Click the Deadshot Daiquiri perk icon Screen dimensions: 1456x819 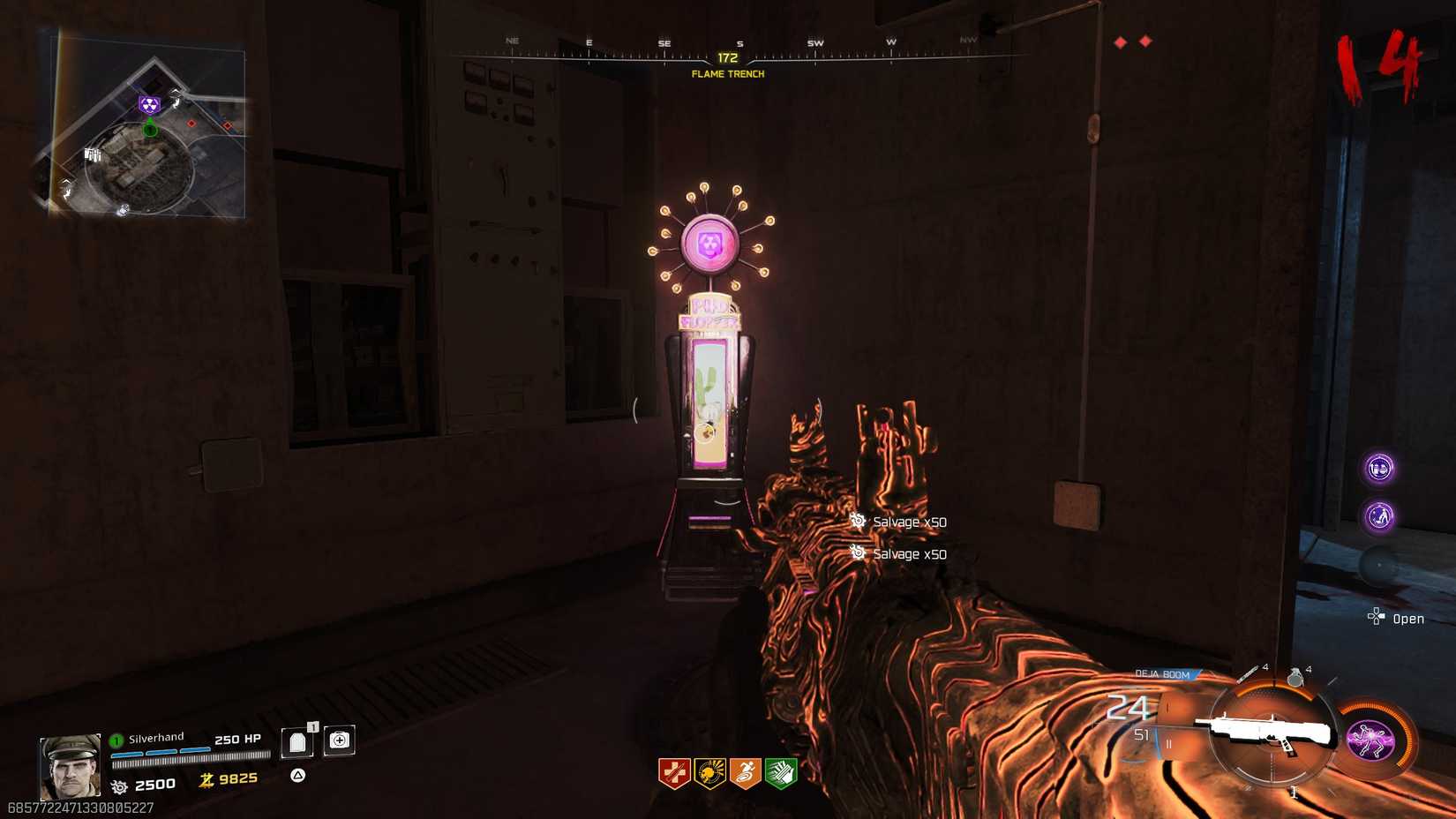tap(710, 770)
